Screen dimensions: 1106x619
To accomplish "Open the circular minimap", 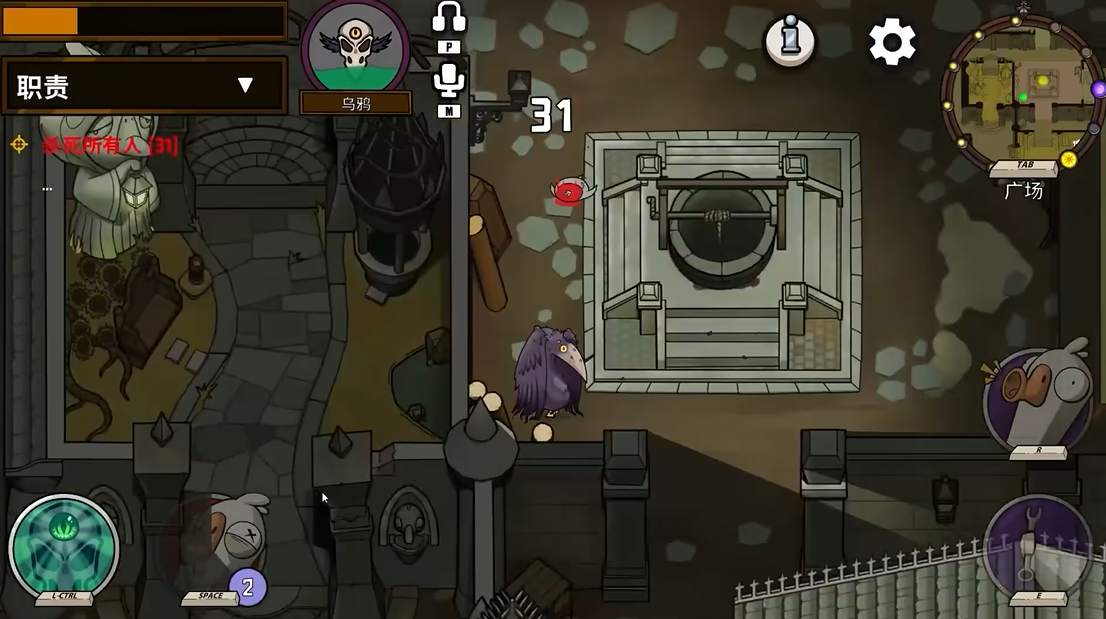I will pyautogui.click(x=1022, y=90).
